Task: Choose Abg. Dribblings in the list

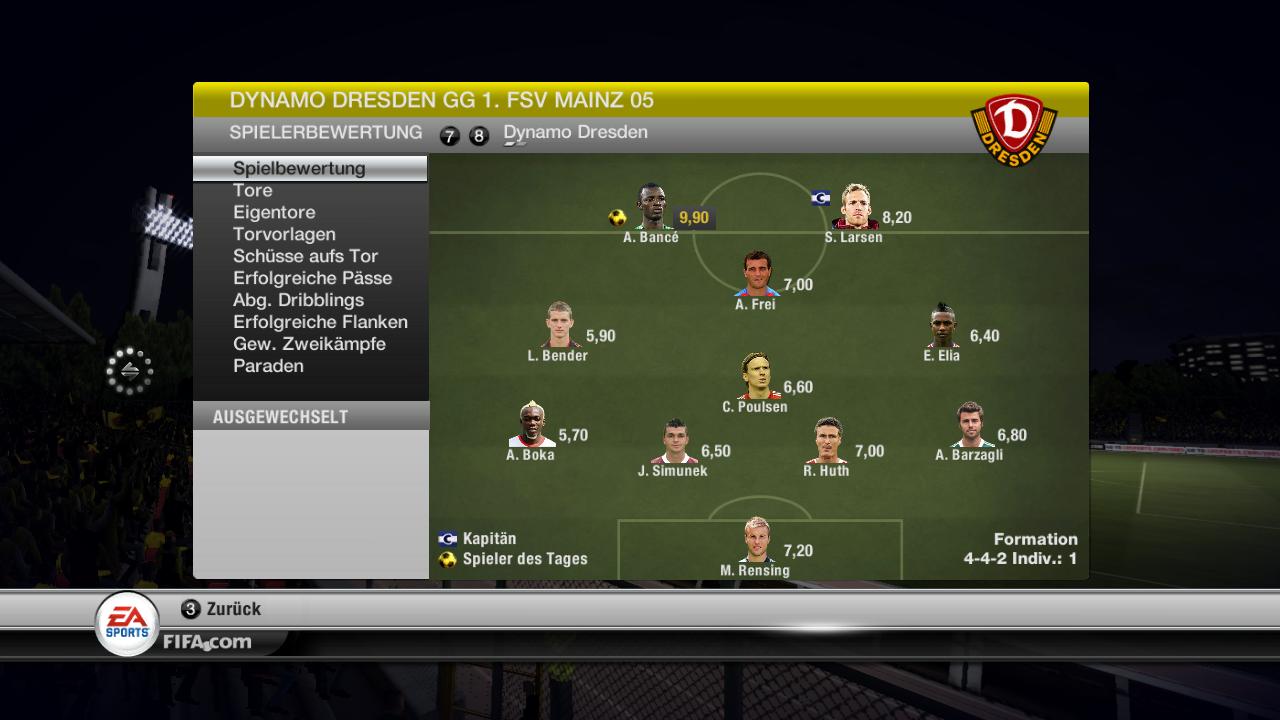Action: (x=298, y=300)
